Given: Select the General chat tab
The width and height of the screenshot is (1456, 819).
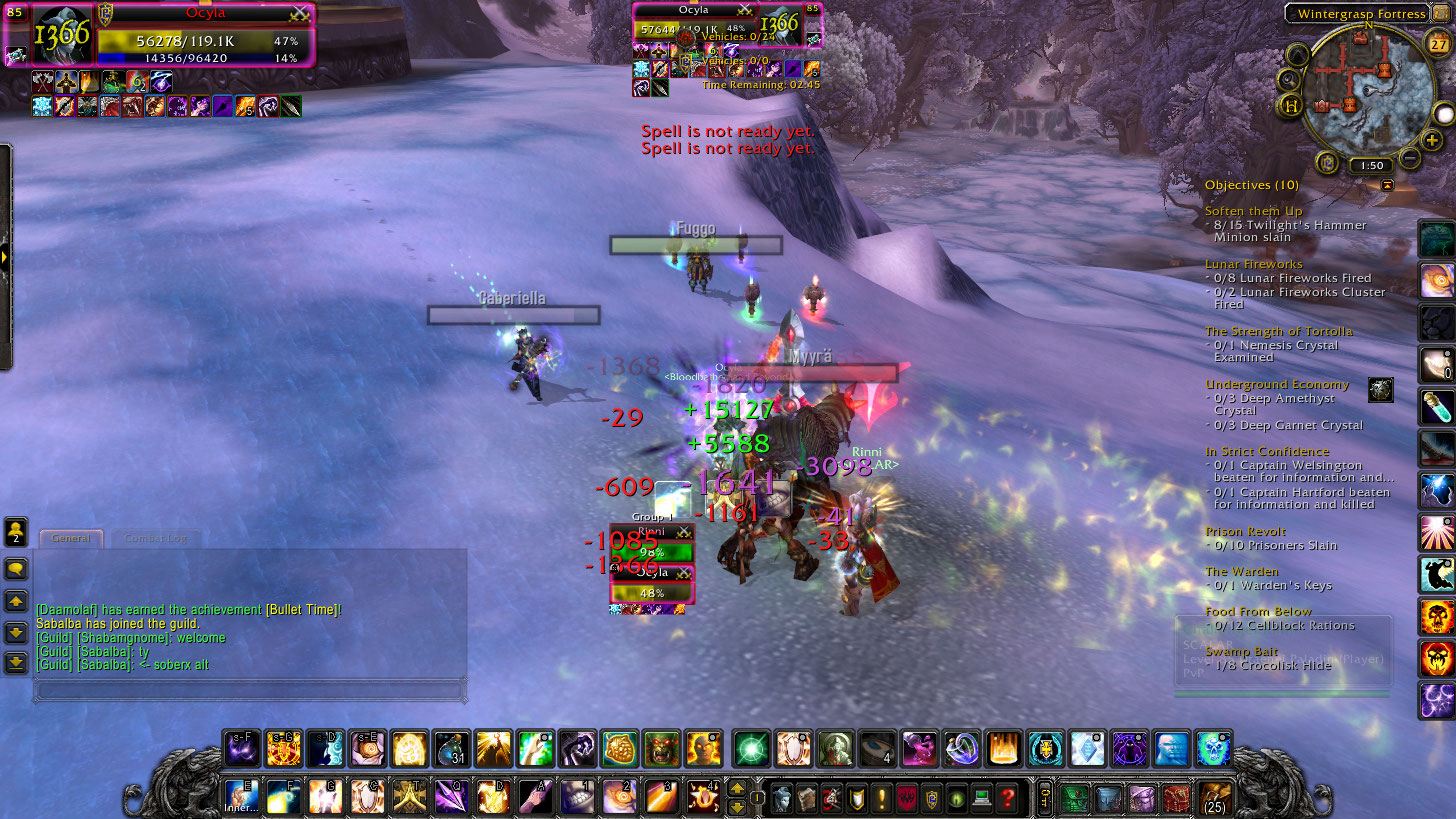Looking at the screenshot, I should 71,538.
